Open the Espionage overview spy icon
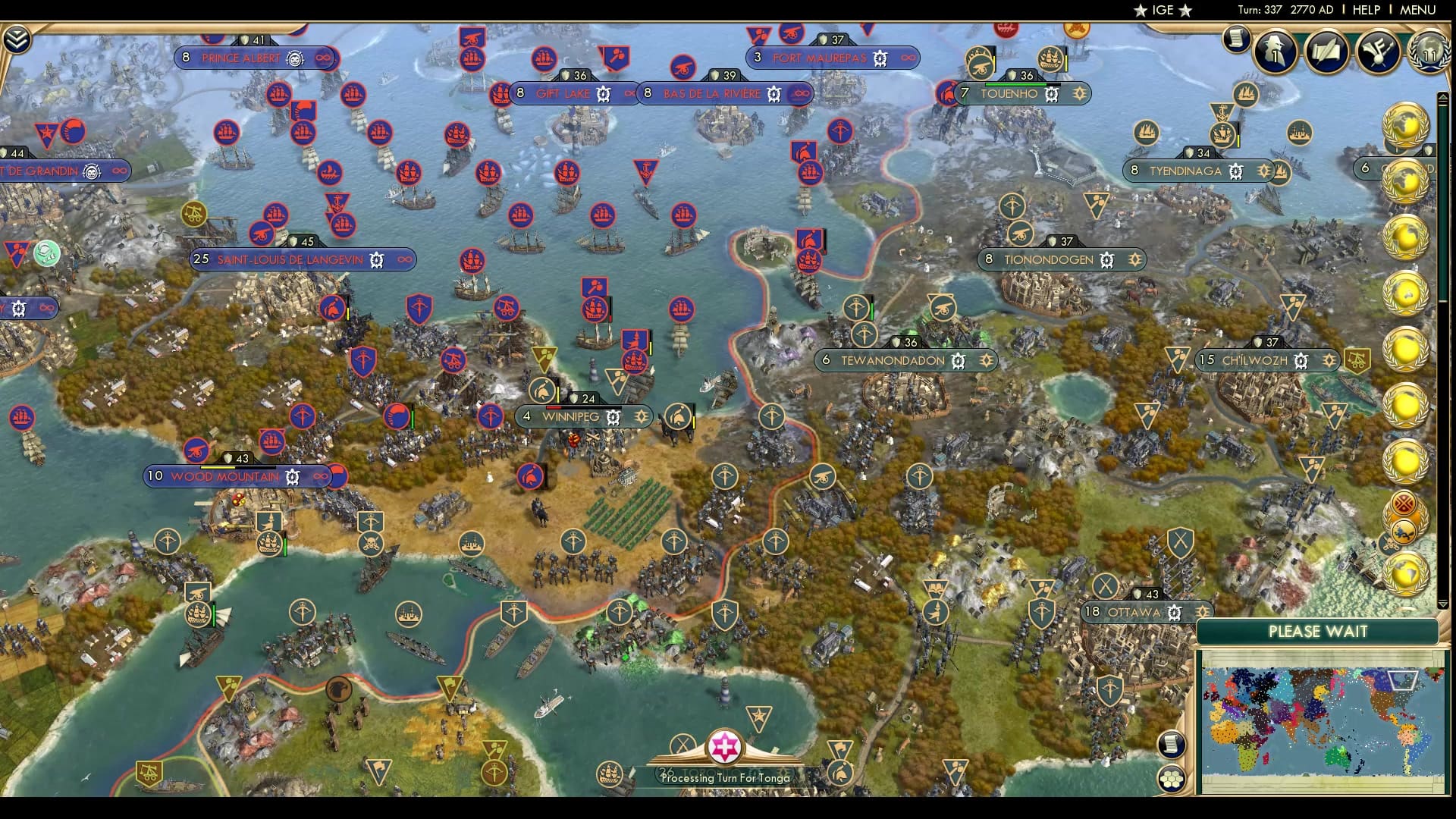 [x=1276, y=52]
